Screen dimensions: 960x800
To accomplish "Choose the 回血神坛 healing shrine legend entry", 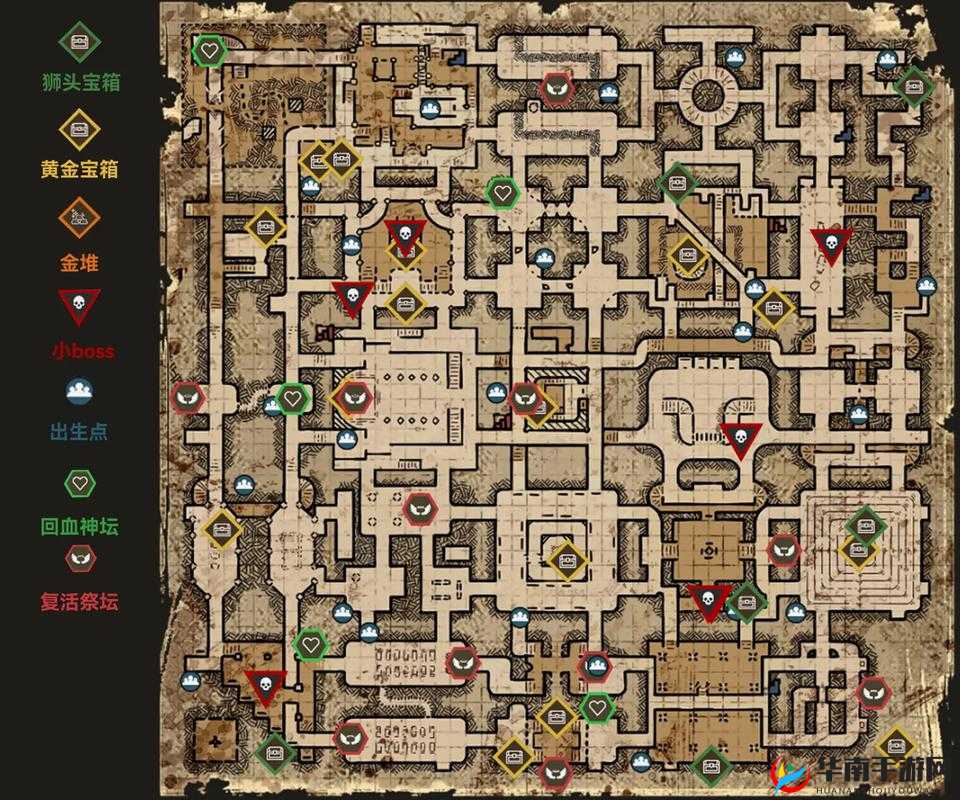I will tap(81, 484).
